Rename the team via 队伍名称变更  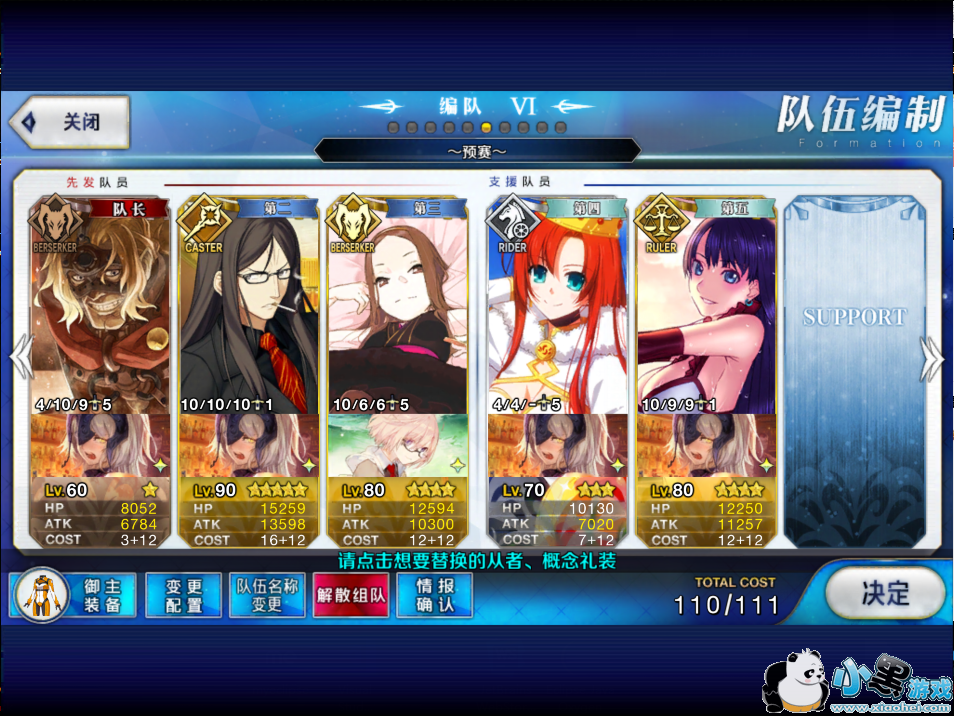[x=267, y=596]
